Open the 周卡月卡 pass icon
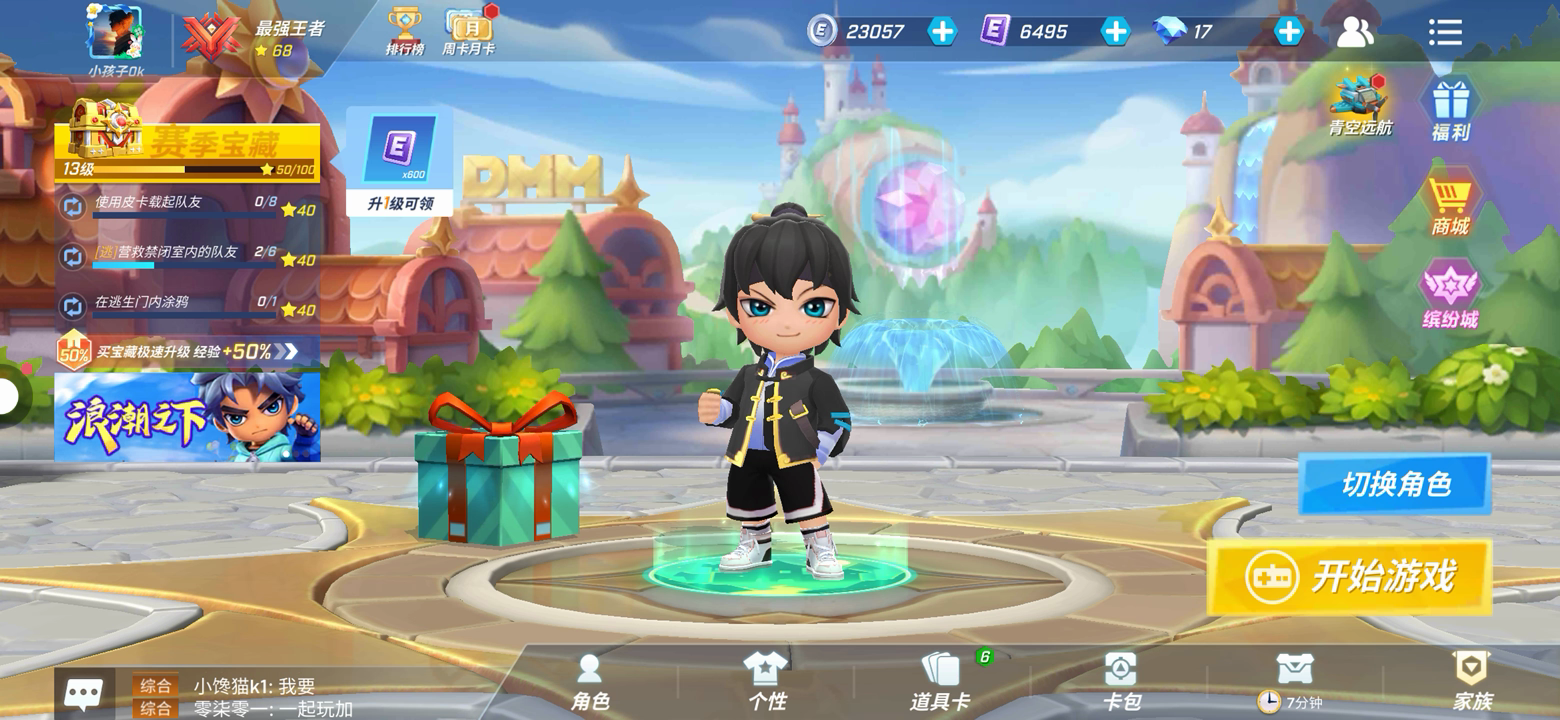Image resolution: width=1560 pixels, height=720 pixels. 468,32
